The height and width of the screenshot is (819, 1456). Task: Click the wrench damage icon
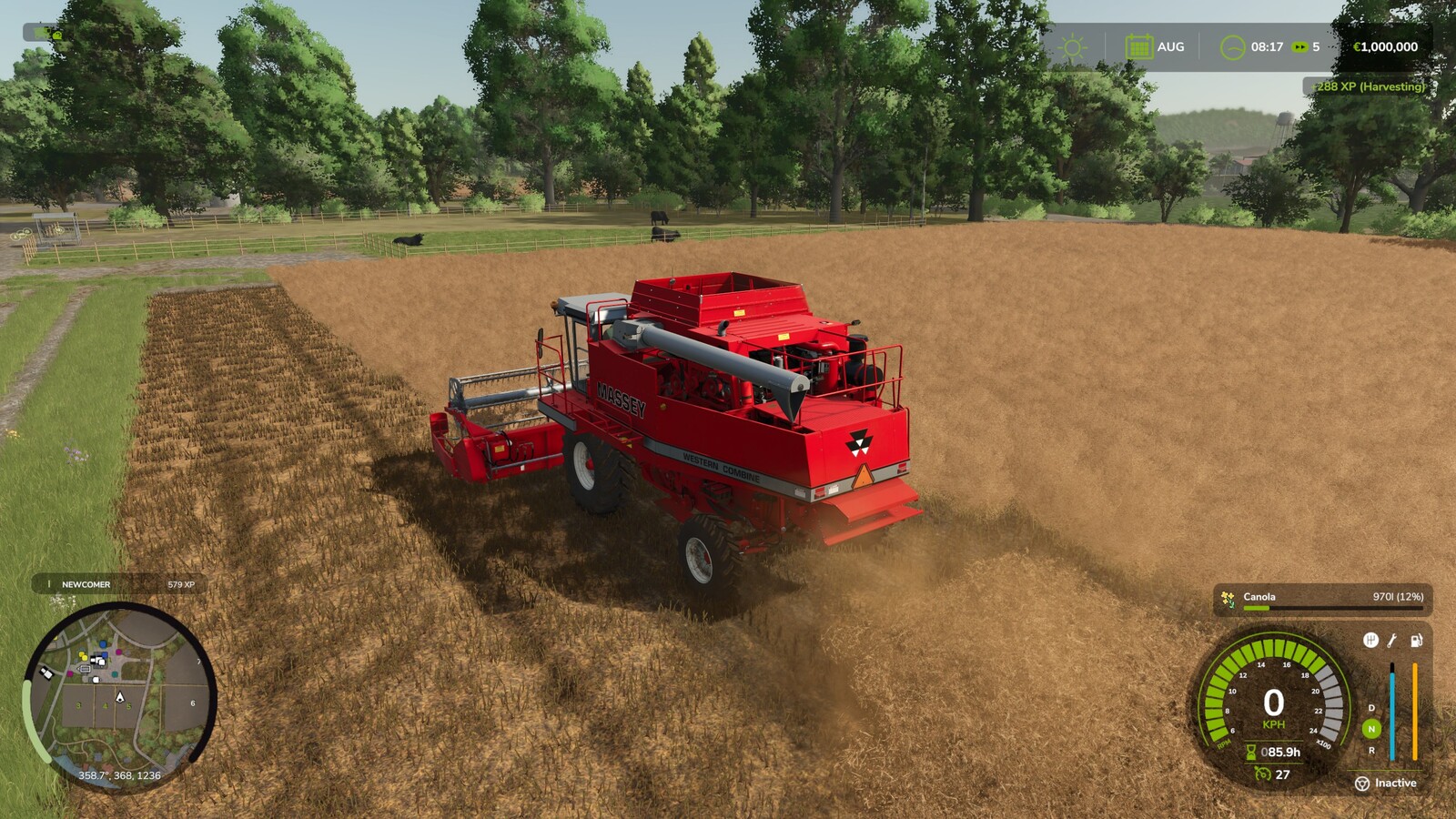tap(1392, 641)
